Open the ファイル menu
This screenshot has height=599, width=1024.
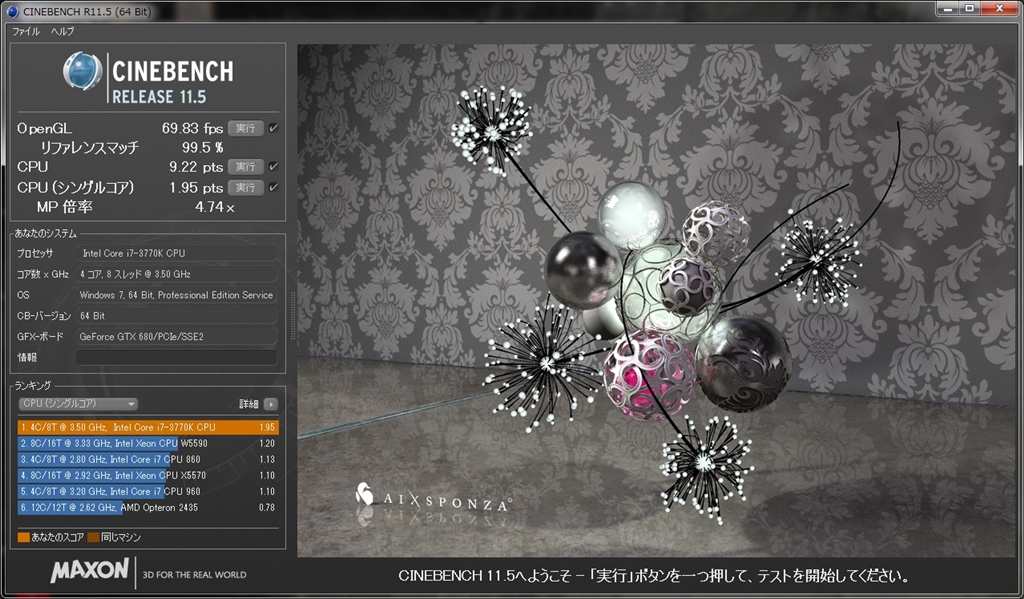[x=26, y=31]
